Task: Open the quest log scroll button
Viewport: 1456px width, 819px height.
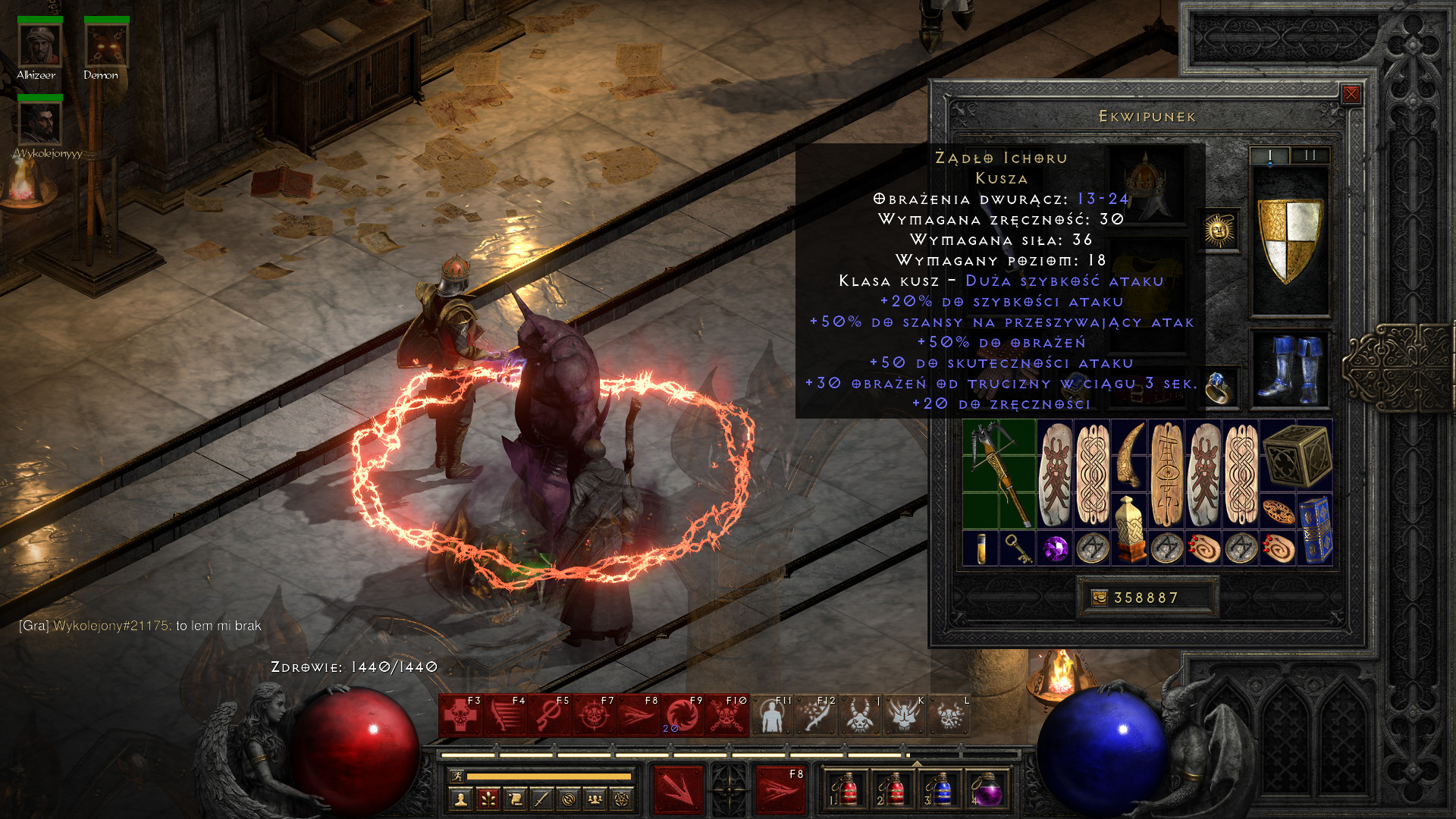Action: [x=515, y=799]
